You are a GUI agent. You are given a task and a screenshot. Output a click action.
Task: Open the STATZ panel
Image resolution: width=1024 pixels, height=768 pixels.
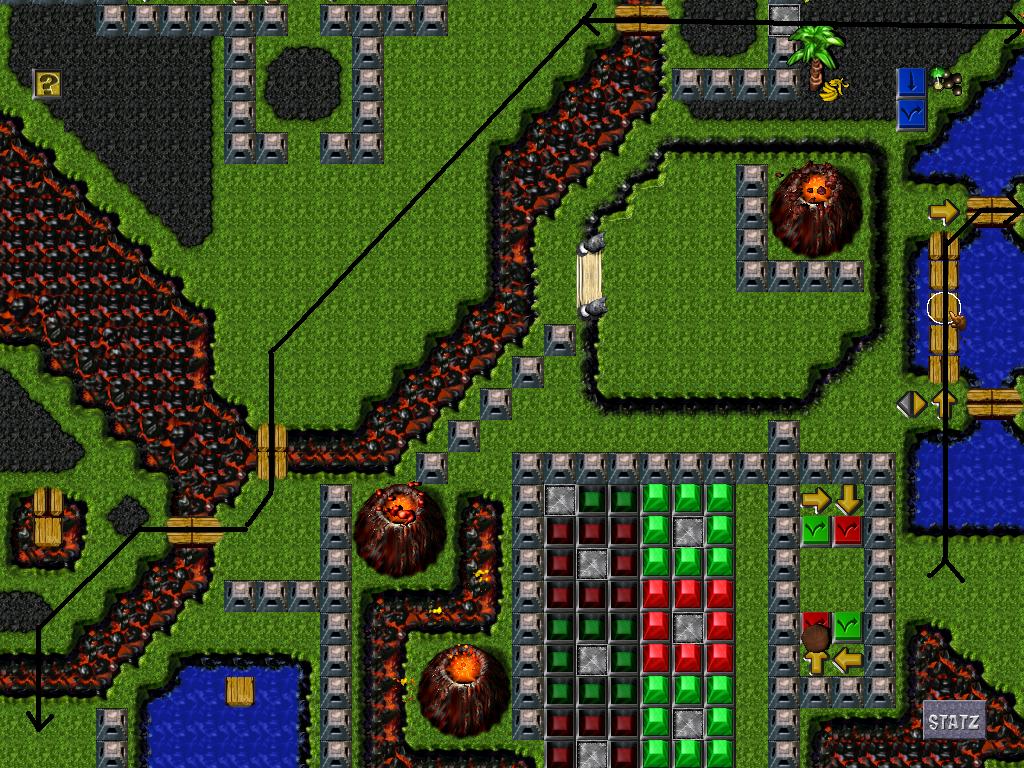pyautogui.click(x=953, y=721)
